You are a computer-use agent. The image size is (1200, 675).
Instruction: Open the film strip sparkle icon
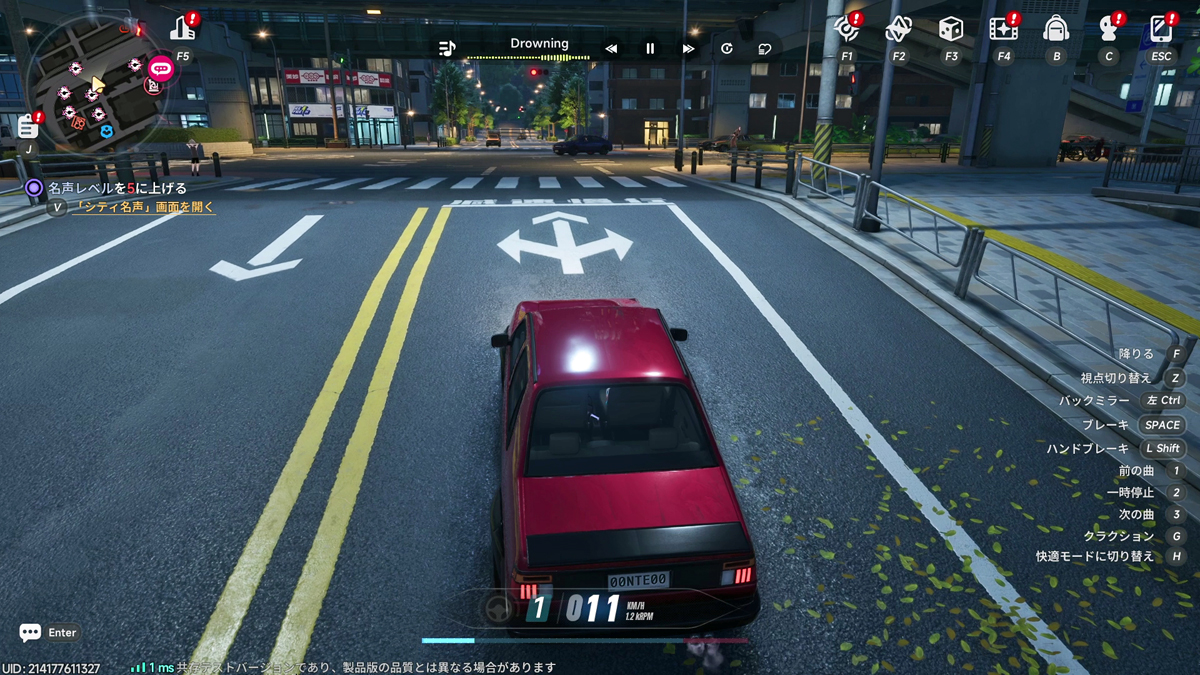[x=1003, y=28]
